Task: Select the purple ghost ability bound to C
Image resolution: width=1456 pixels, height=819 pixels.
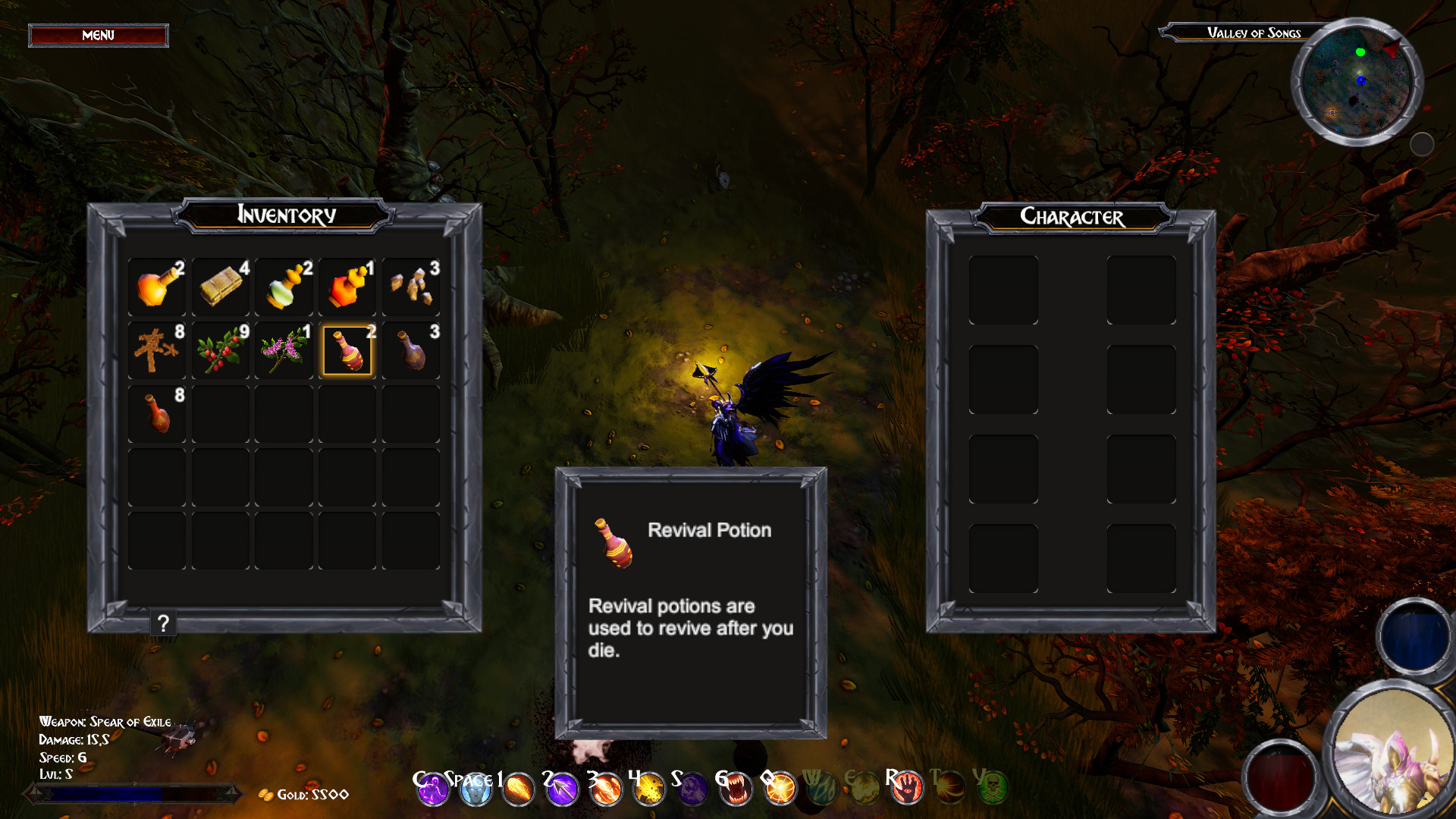Action: pos(432,789)
